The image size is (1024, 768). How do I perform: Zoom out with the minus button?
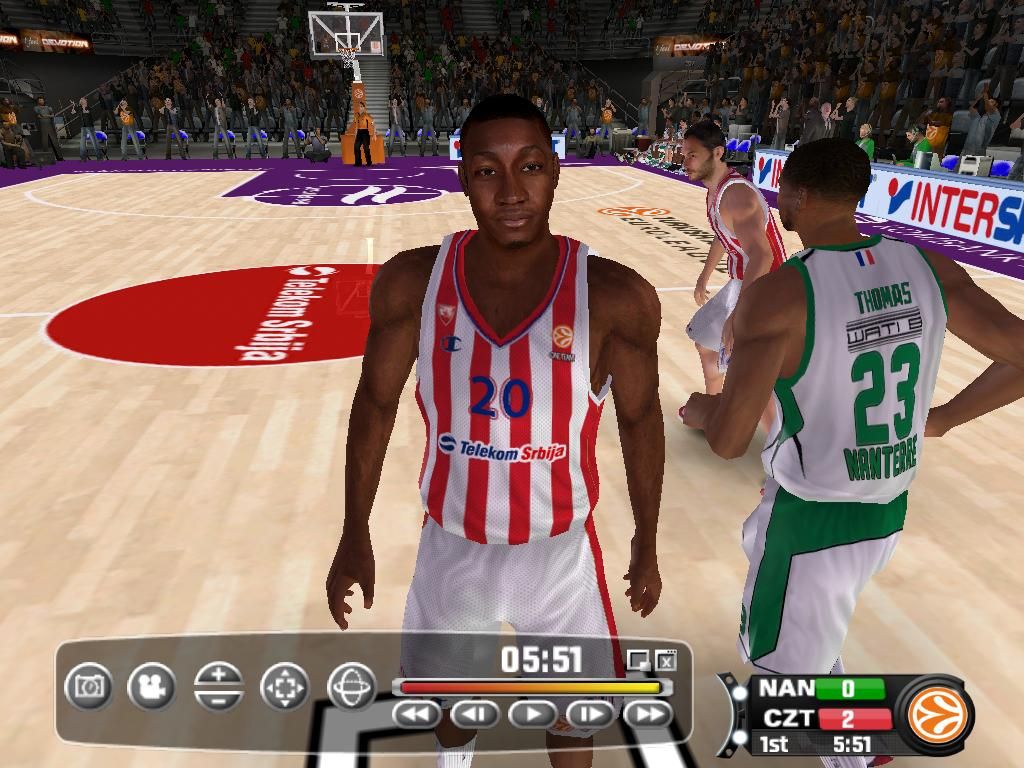[x=219, y=699]
